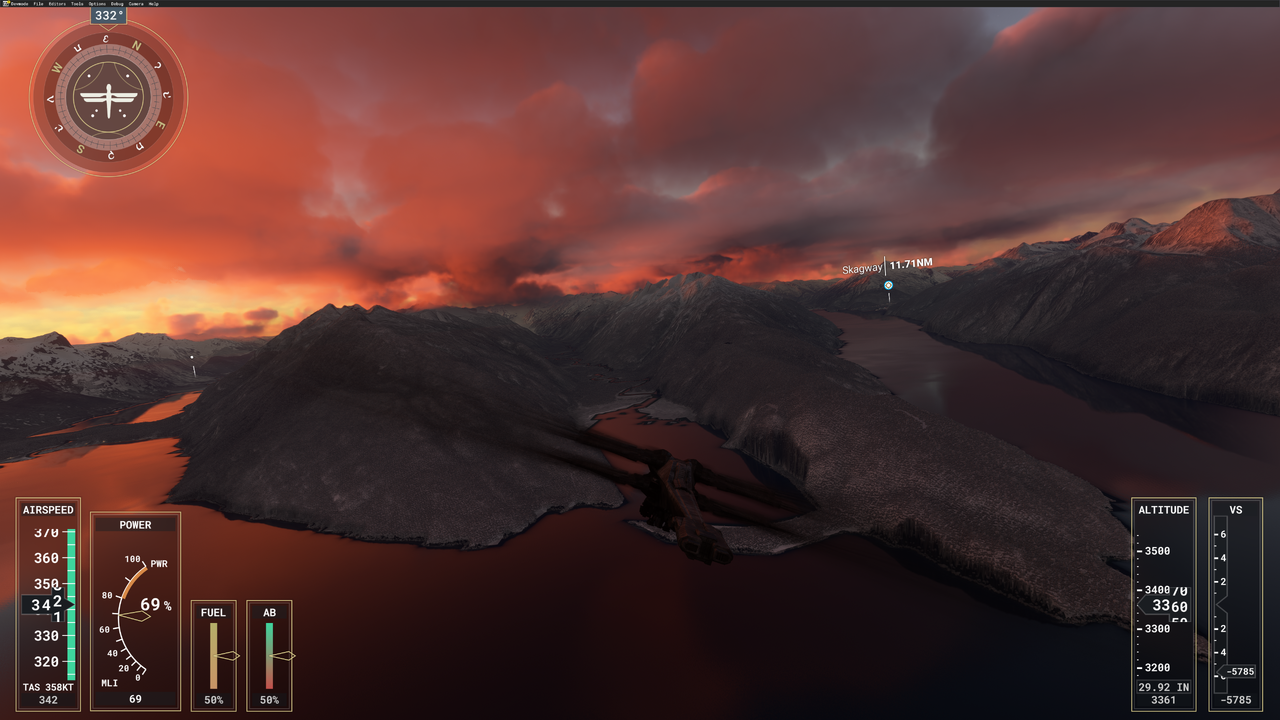The height and width of the screenshot is (720, 1280).
Task: Open the Help menu
Action: point(153,4)
